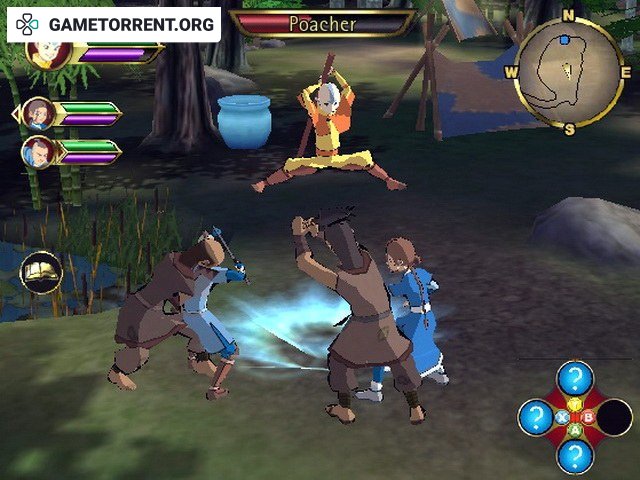This screenshot has height=480, width=640.
Task: Open the GAMETORRENT.ORG watermark link
Action: 114,23
